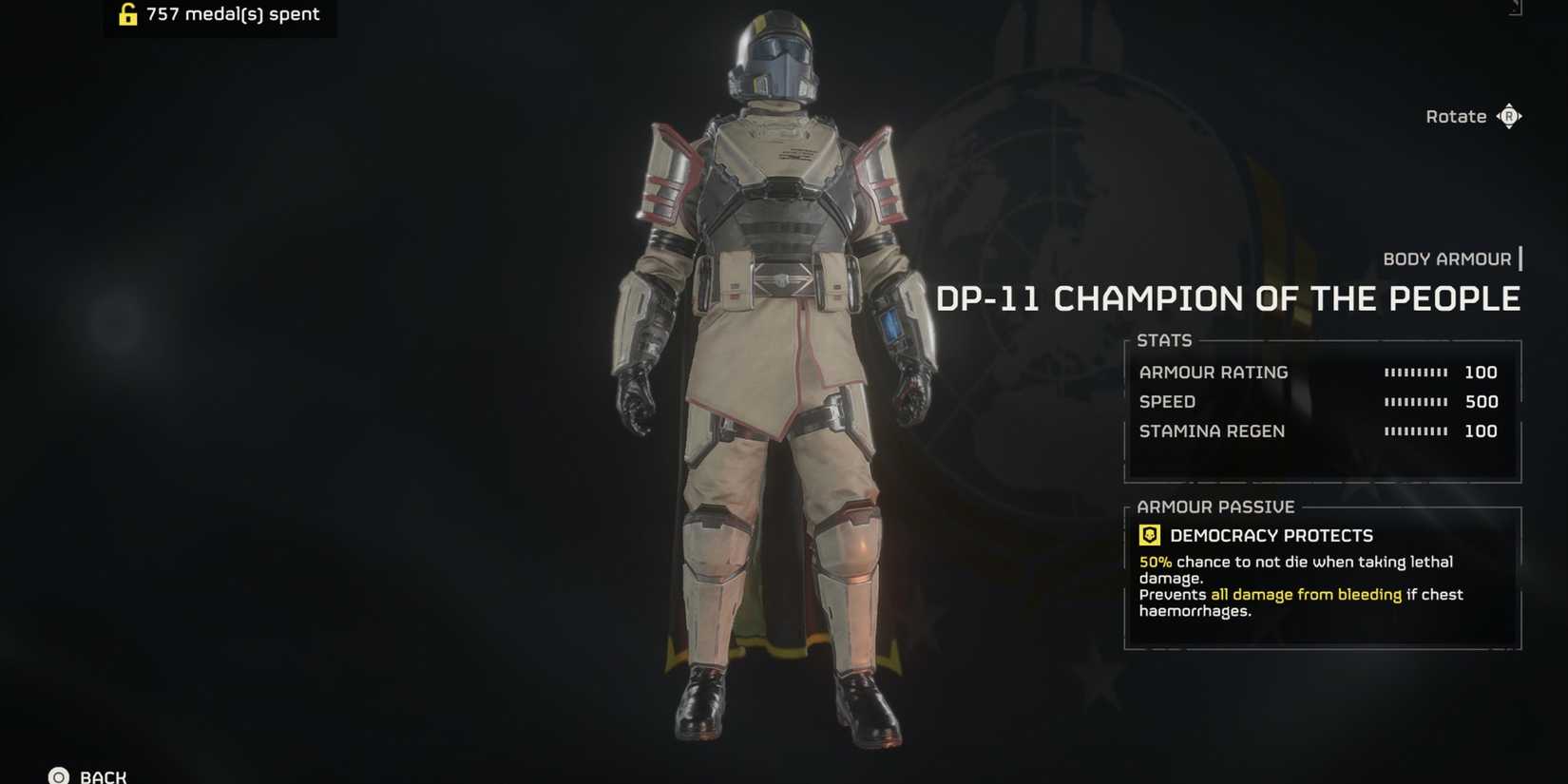Screen dimensions: 1568x784
Task: Select the Democracy Protects passive shield icon
Action: click(x=1150, y=535)
